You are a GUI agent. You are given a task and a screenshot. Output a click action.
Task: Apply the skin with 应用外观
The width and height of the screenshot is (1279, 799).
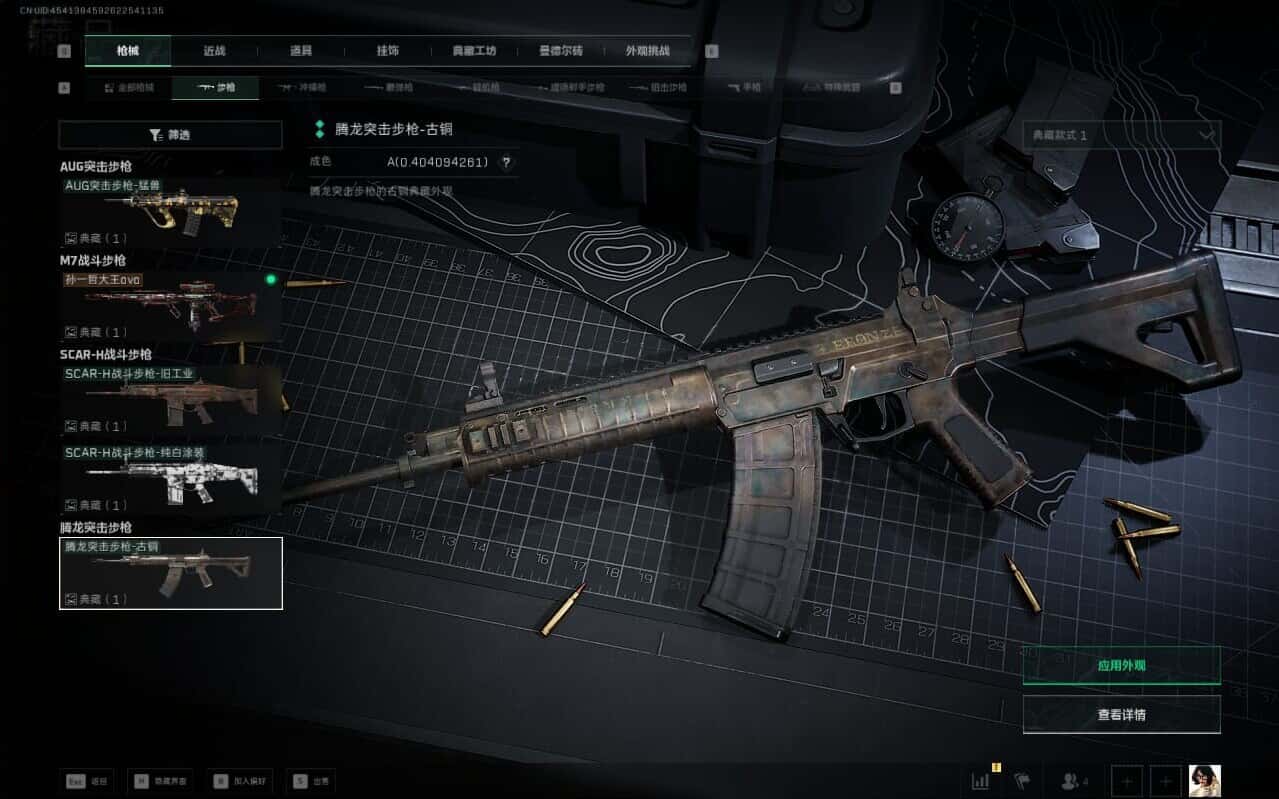click(1121, 665)
